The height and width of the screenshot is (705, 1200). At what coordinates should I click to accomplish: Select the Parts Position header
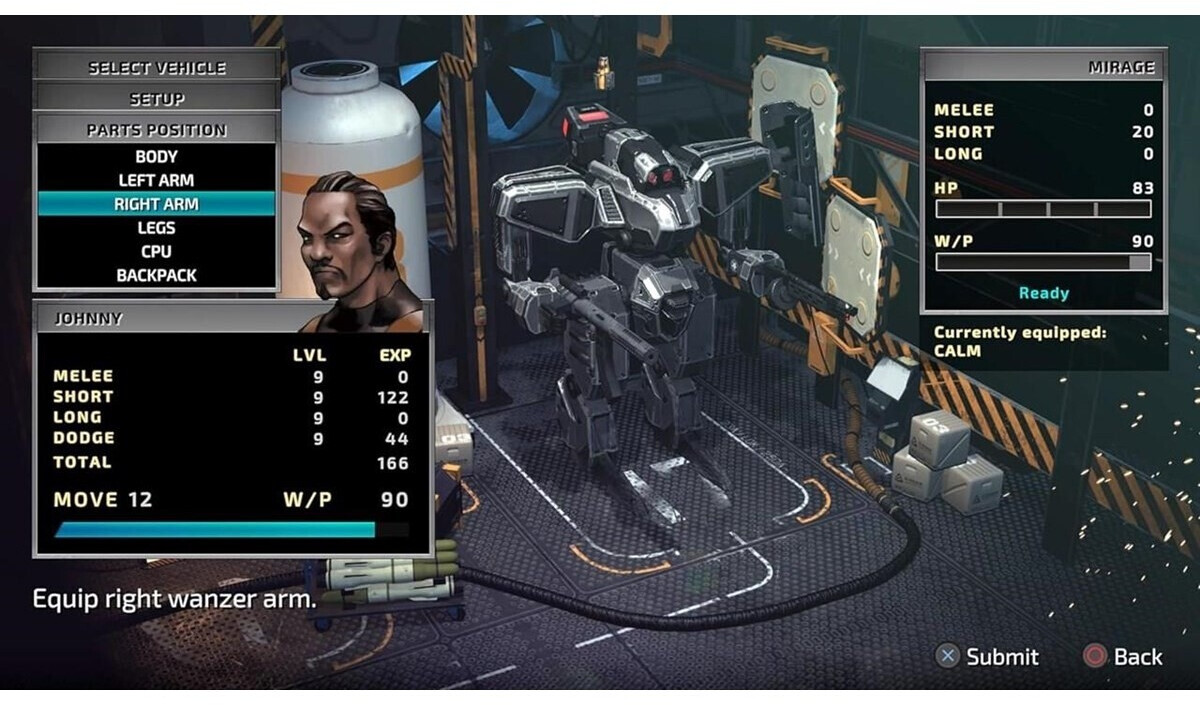[157, 130]
